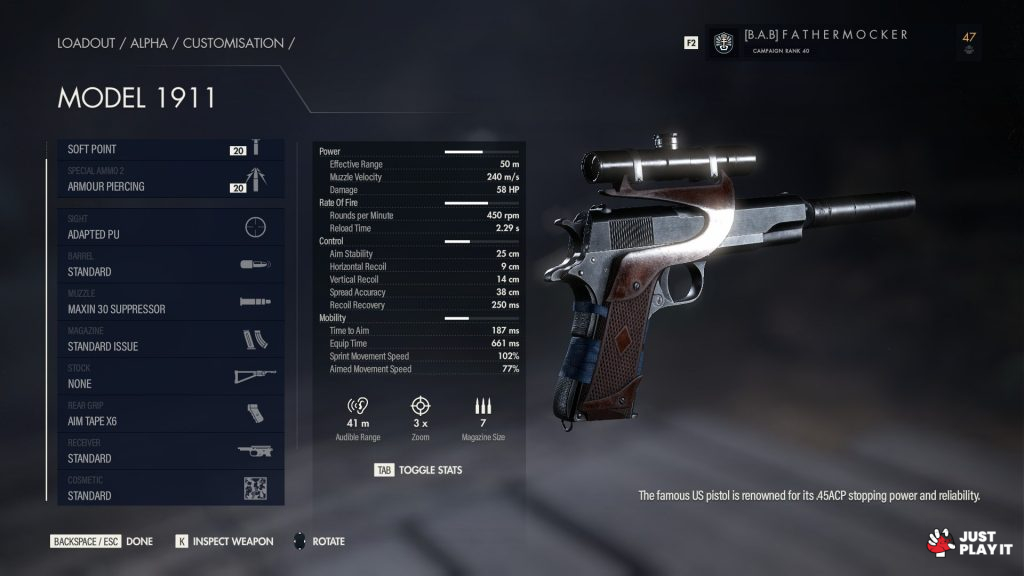Open the Standard cosmetic slot
Screen dimensions: 1024x576
(x=165, y=489)
